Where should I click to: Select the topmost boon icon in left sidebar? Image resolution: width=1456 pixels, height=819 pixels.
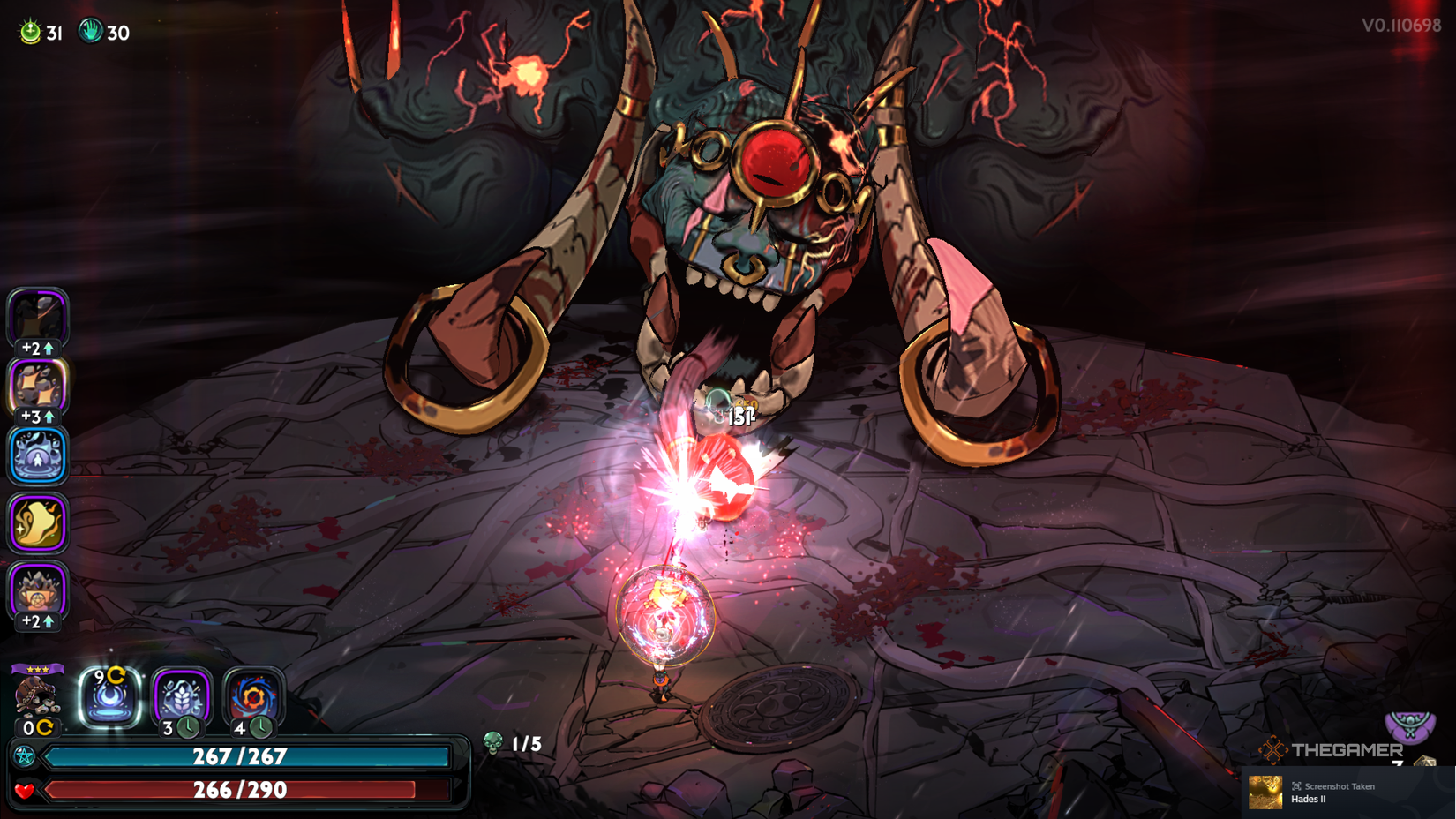point(37,315)
